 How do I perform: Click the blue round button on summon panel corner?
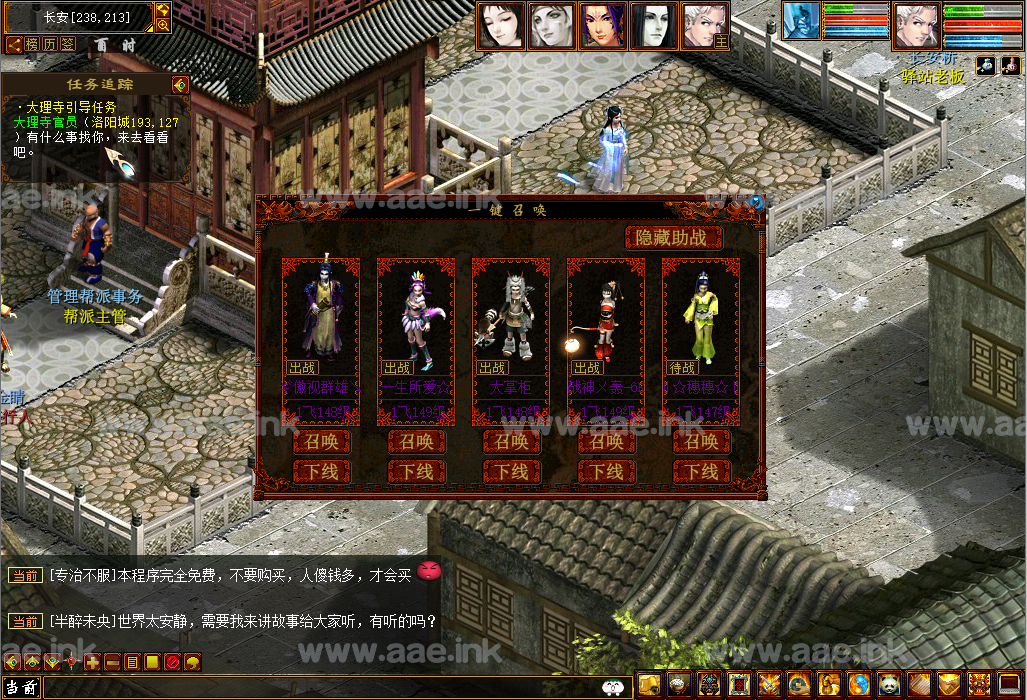coord(756,203)
